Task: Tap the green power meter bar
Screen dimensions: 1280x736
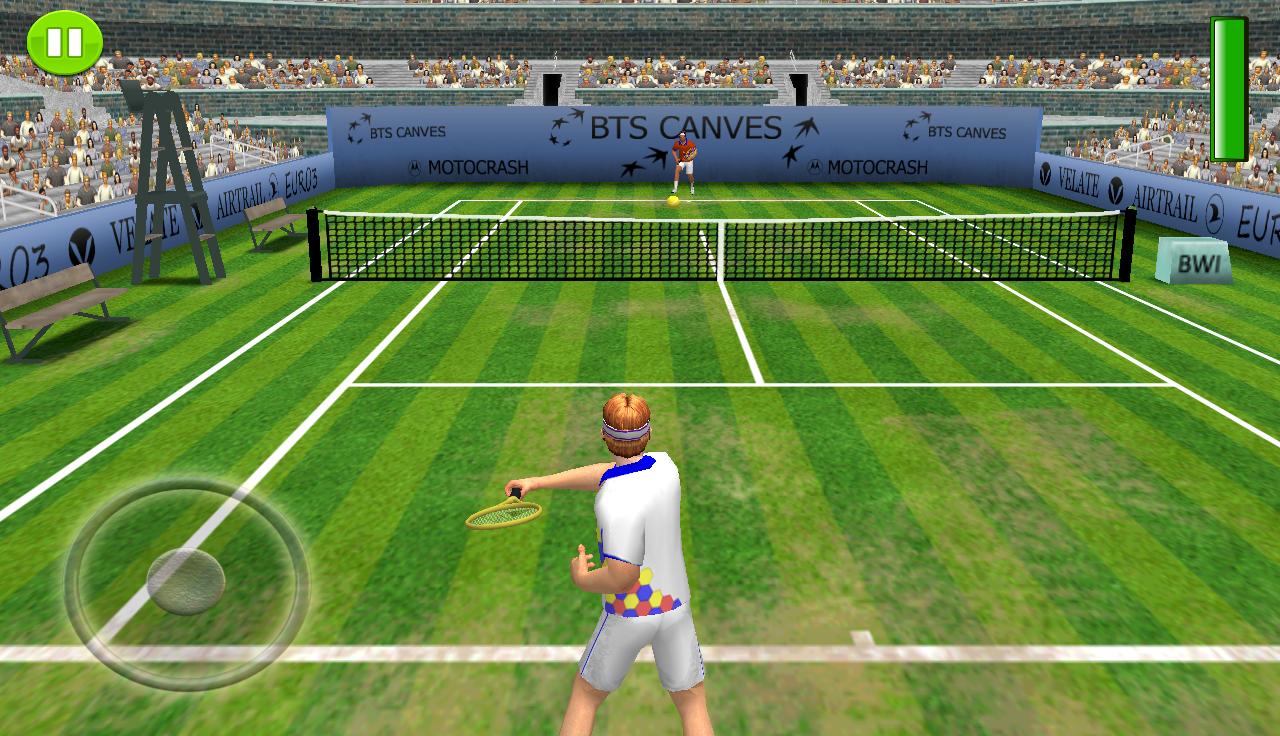Action: pos(1228,90)
